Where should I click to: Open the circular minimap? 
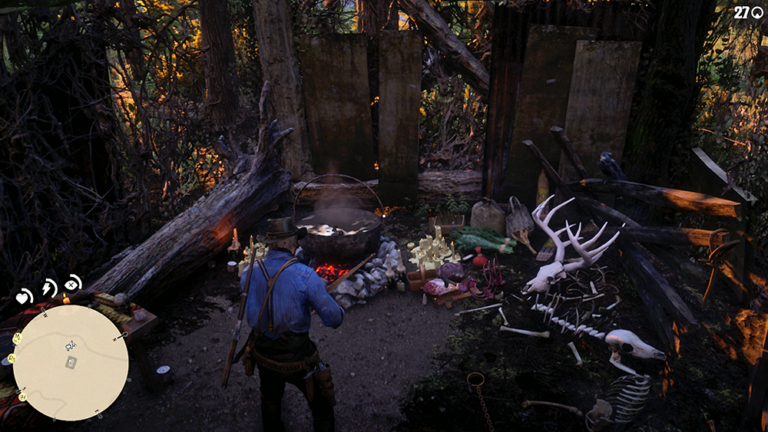pos(70,362)
